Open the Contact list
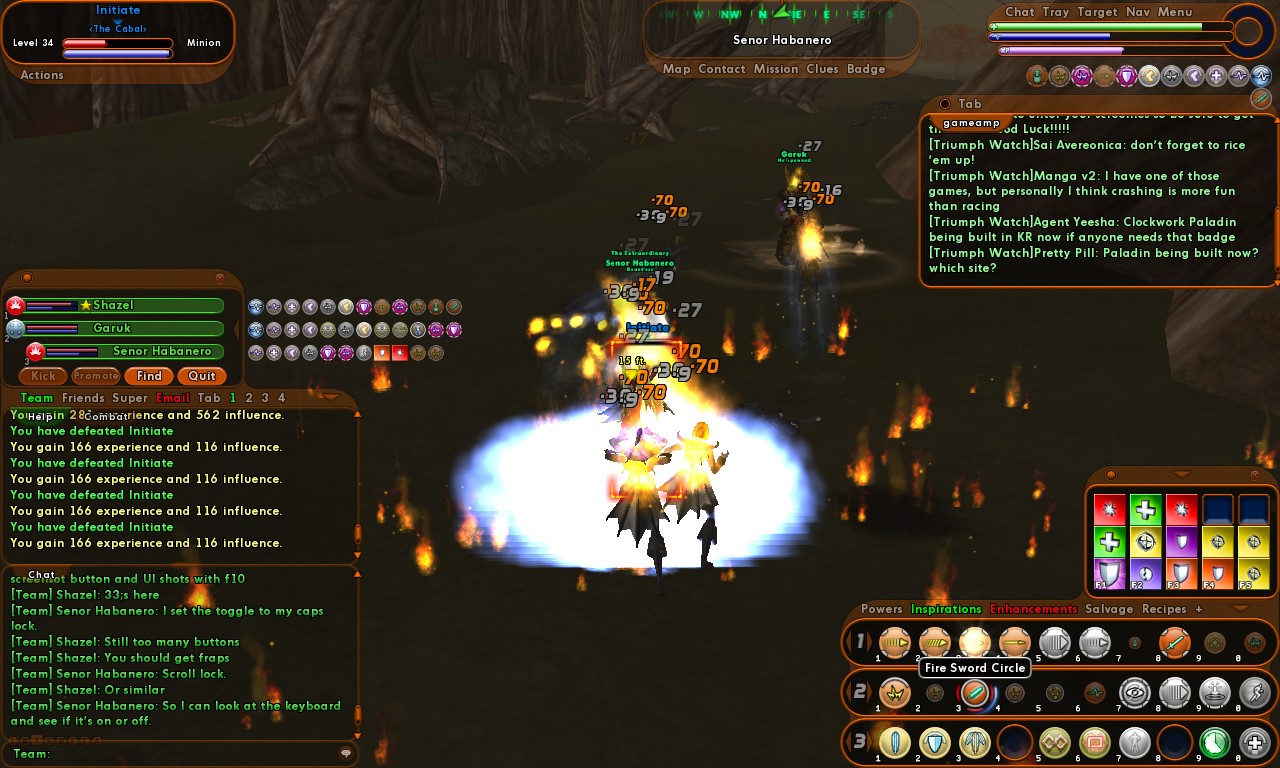The width and height of the screenshot is (1280, 768). (721, 69)
